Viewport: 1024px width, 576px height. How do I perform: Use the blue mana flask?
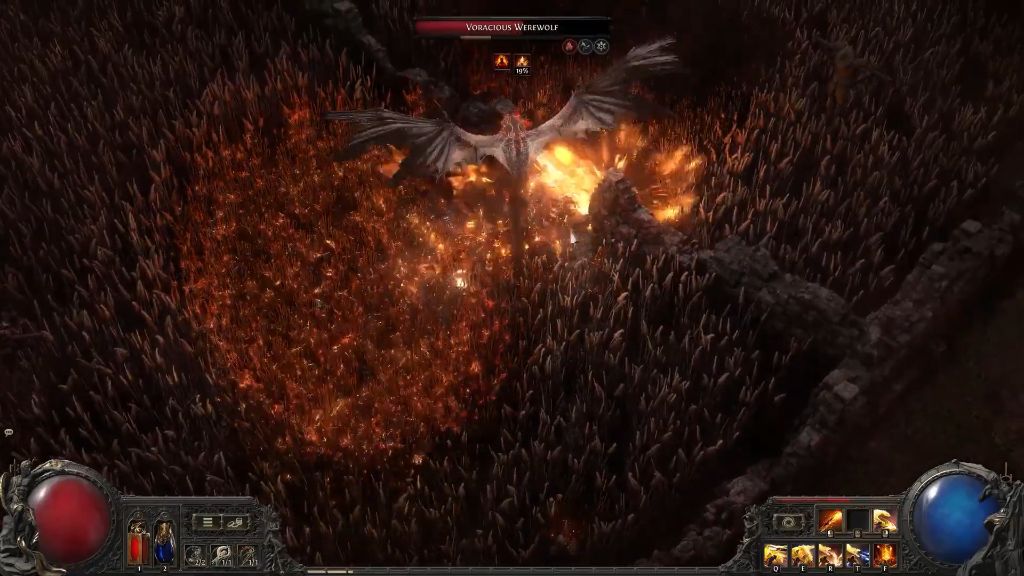[164, 543]
